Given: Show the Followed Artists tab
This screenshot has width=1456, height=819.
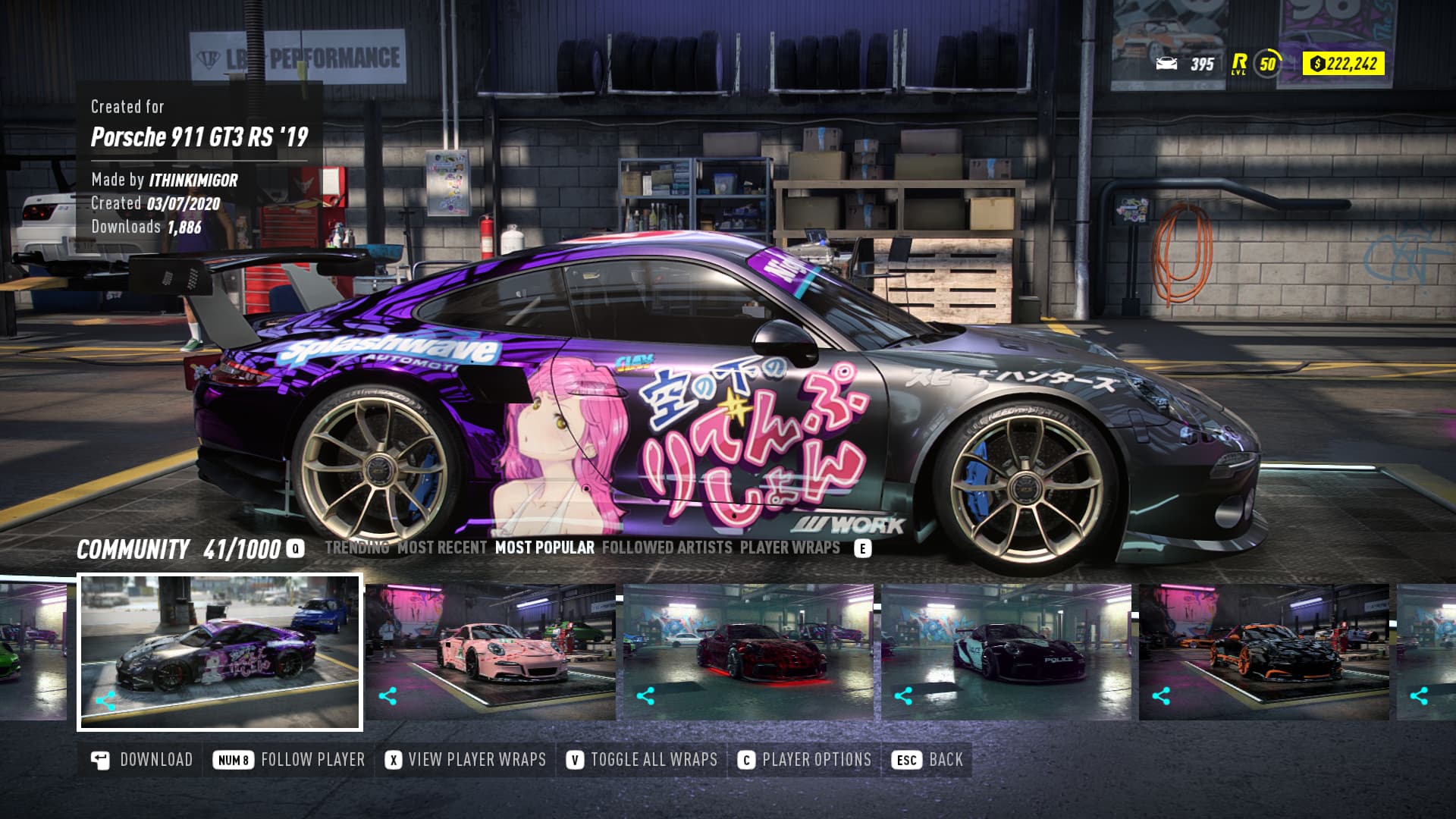Looking at the screenshot, I should [x=667, y=548].
